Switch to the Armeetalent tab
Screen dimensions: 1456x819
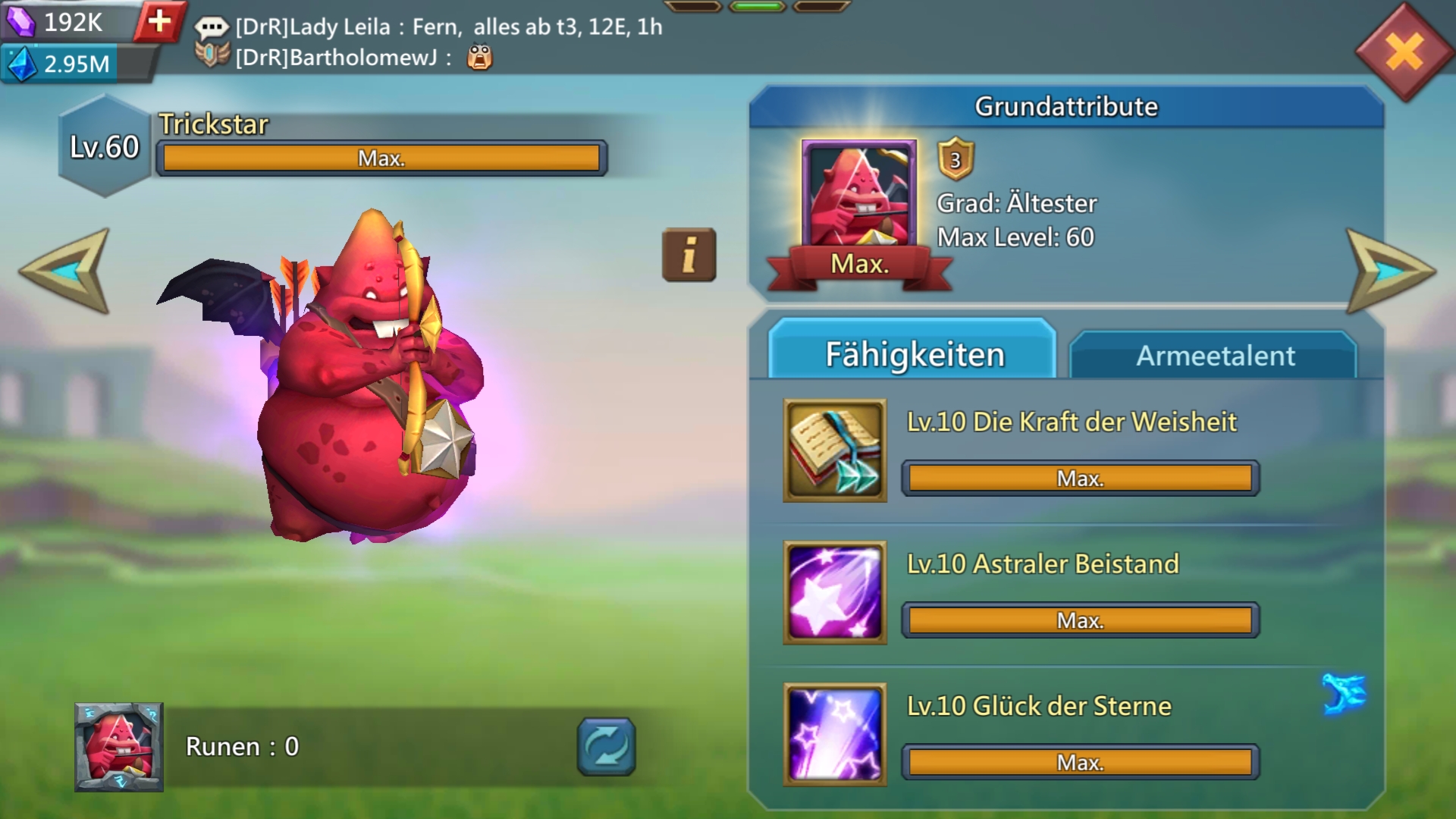tap(1214, 356)
